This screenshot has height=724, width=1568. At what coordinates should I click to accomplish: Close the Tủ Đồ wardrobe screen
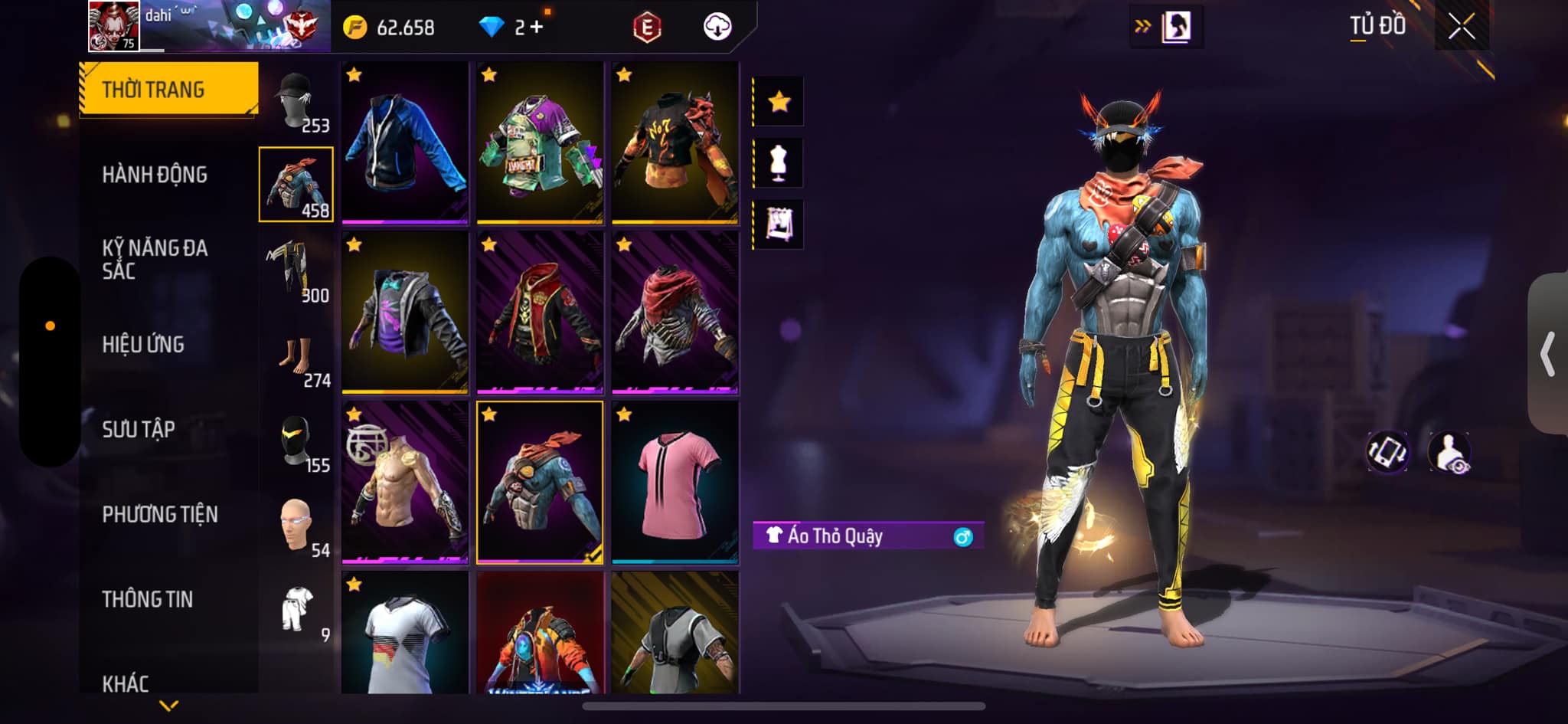tap(1461, 28)
